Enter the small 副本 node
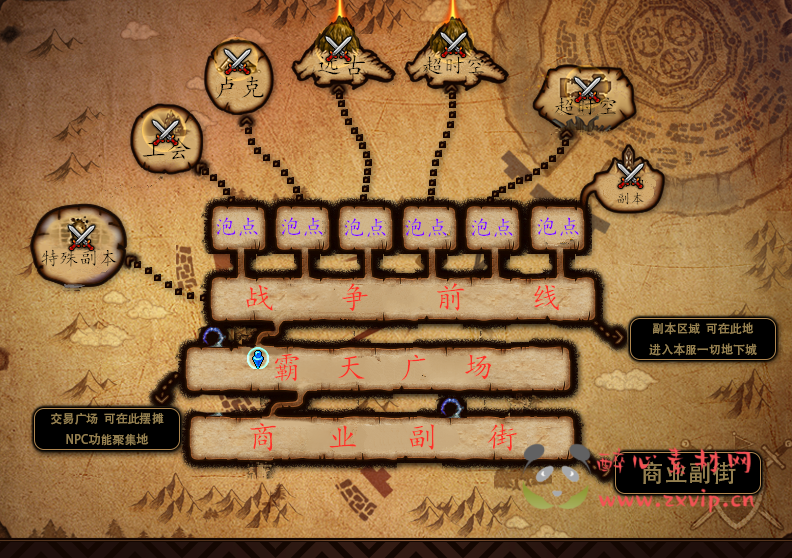 pos(629,182)
